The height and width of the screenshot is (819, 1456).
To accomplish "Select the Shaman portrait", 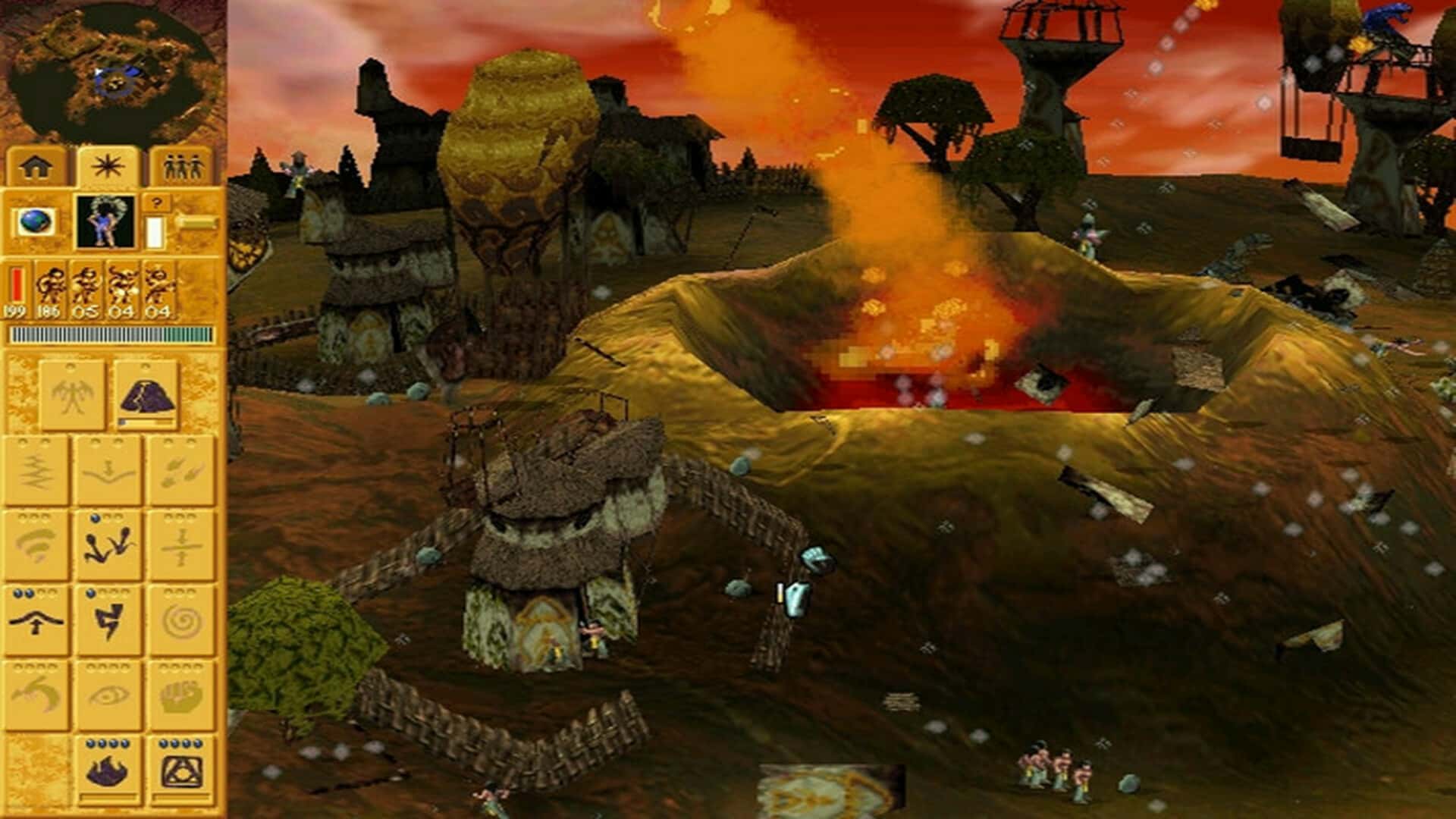I will (x=106, y=222).
